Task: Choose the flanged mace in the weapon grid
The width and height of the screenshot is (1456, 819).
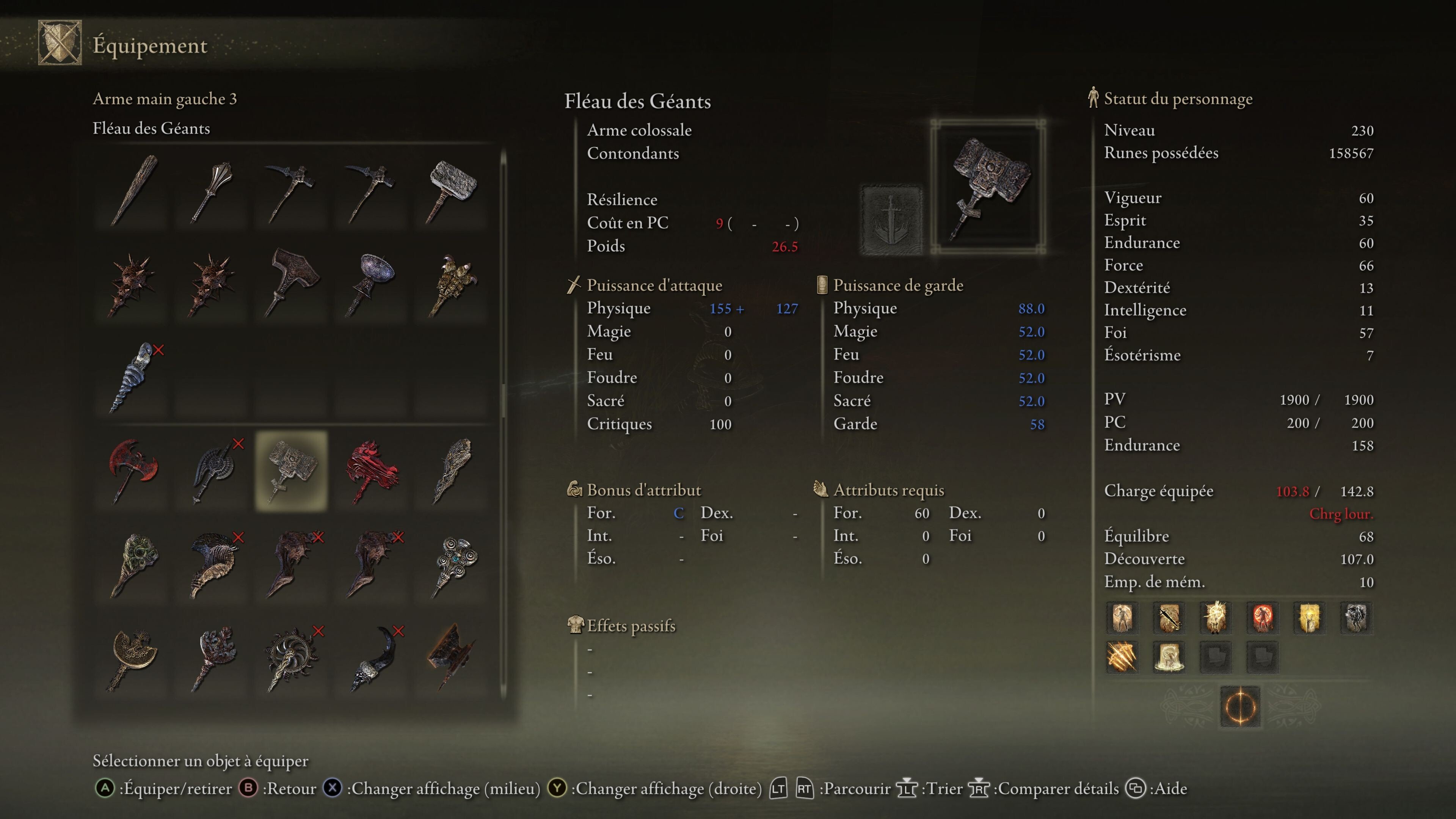Action: click(212, 190)
